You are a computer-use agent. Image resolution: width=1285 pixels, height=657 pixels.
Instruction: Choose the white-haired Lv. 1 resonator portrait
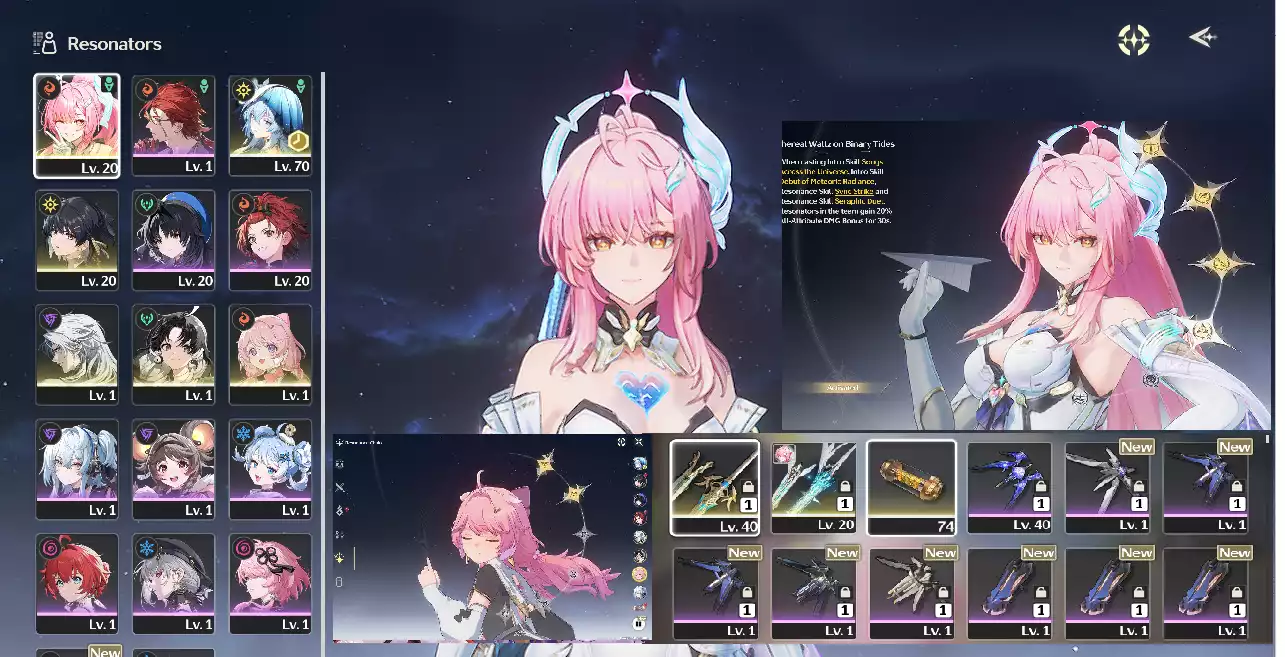click(77, 354)
